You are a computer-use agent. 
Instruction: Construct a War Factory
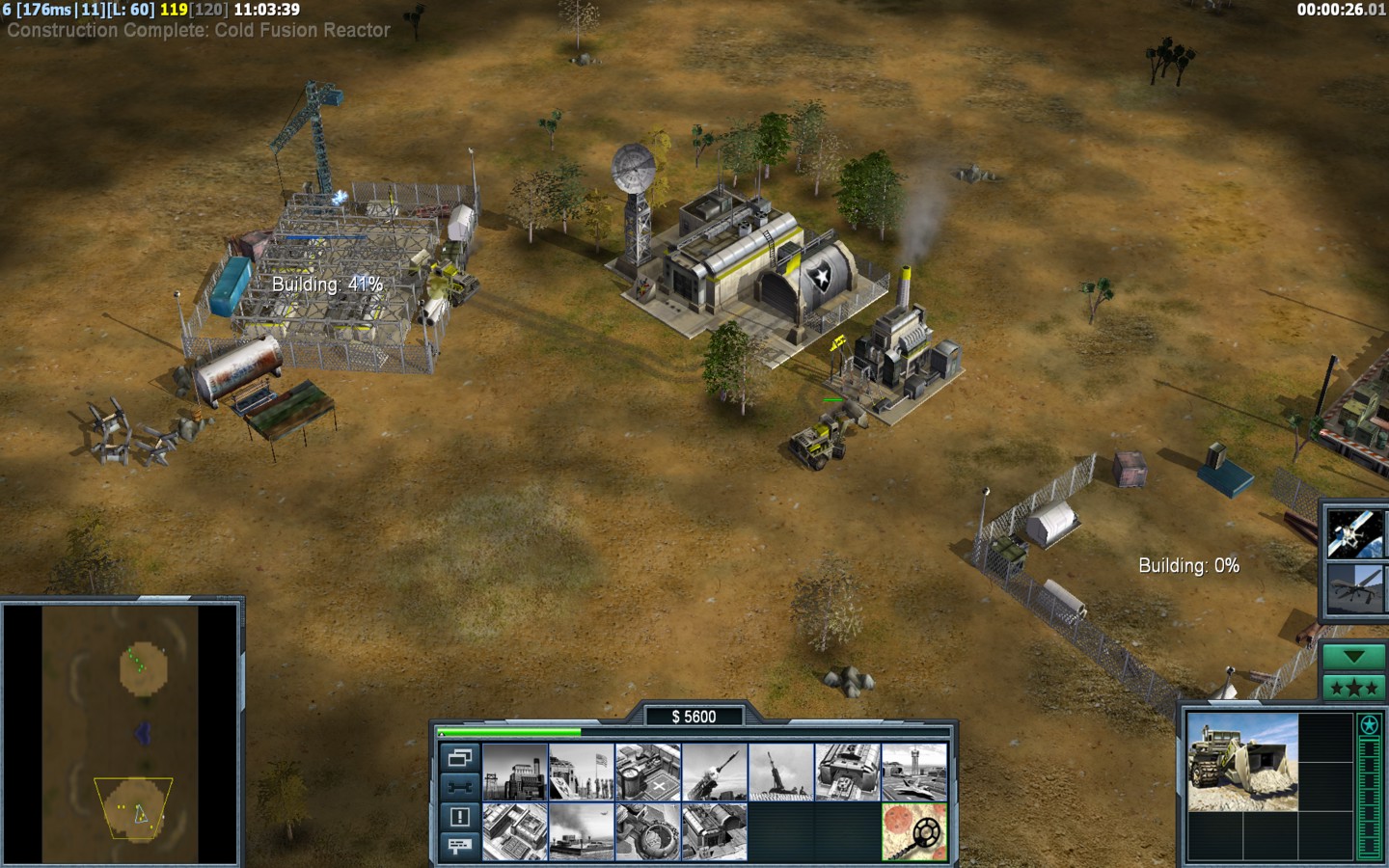pyautogui.click(x=848, y=772)
